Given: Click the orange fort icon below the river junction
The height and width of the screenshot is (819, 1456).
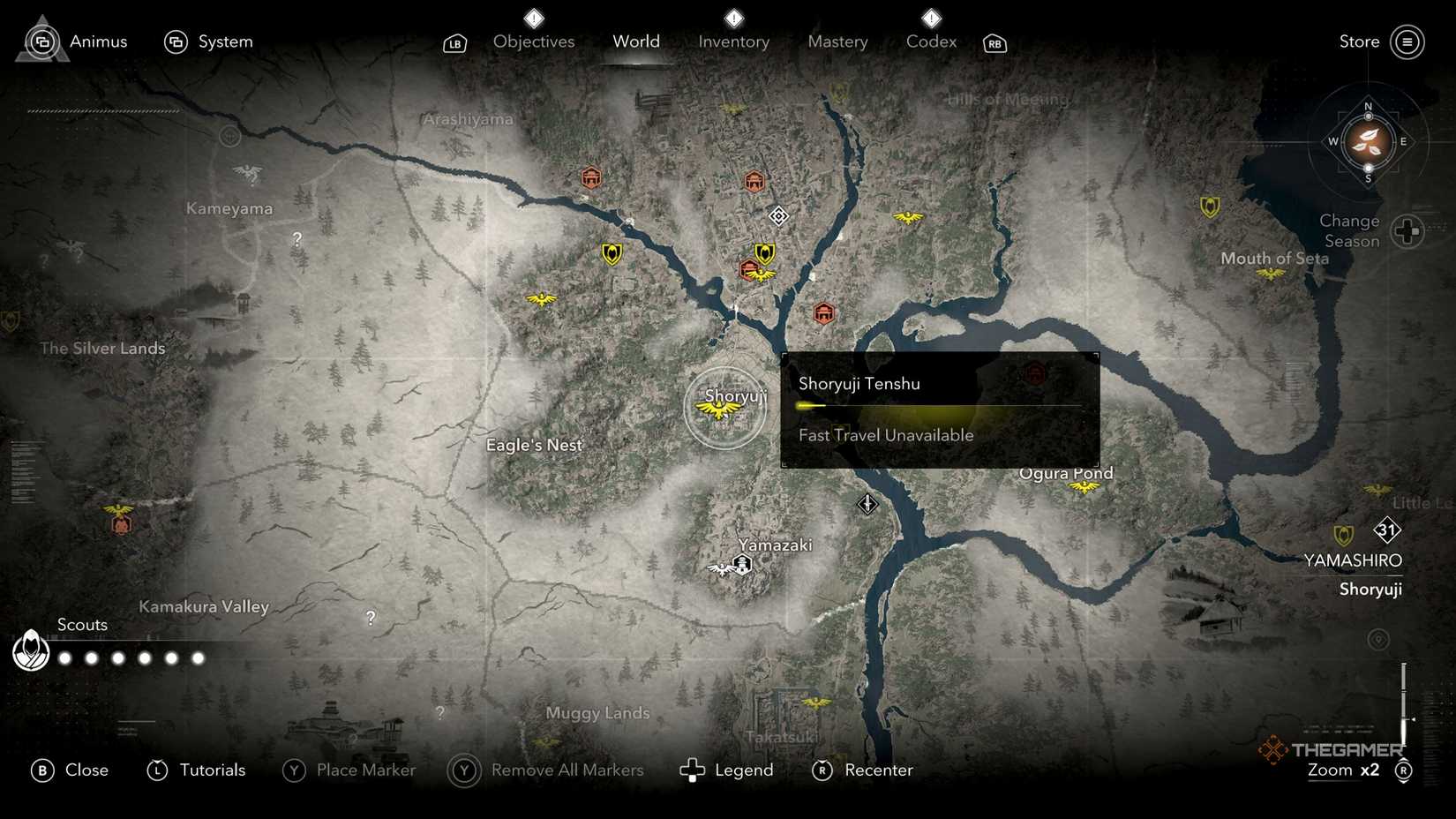Looking at the screenshot, I should coord(823,312).
